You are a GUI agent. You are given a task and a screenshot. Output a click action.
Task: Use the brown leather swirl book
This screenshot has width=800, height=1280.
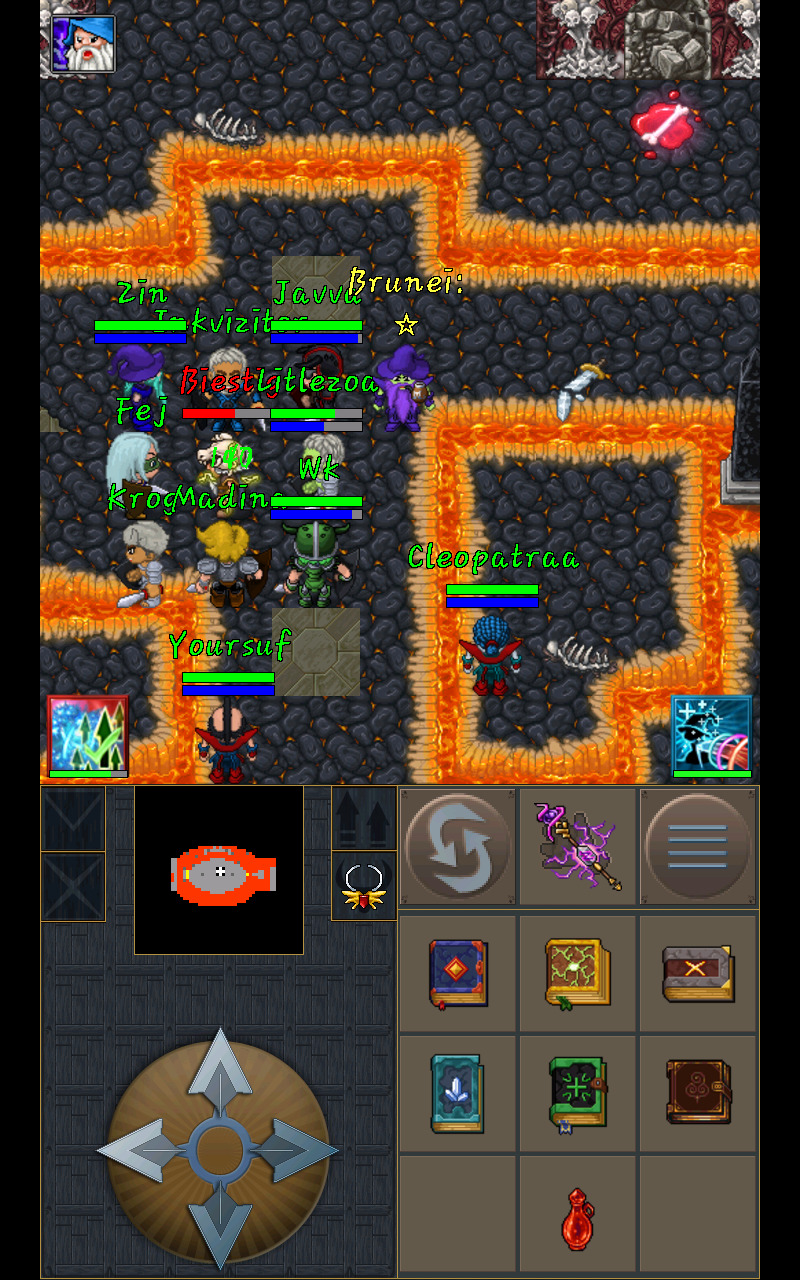tap(697, 1093)
